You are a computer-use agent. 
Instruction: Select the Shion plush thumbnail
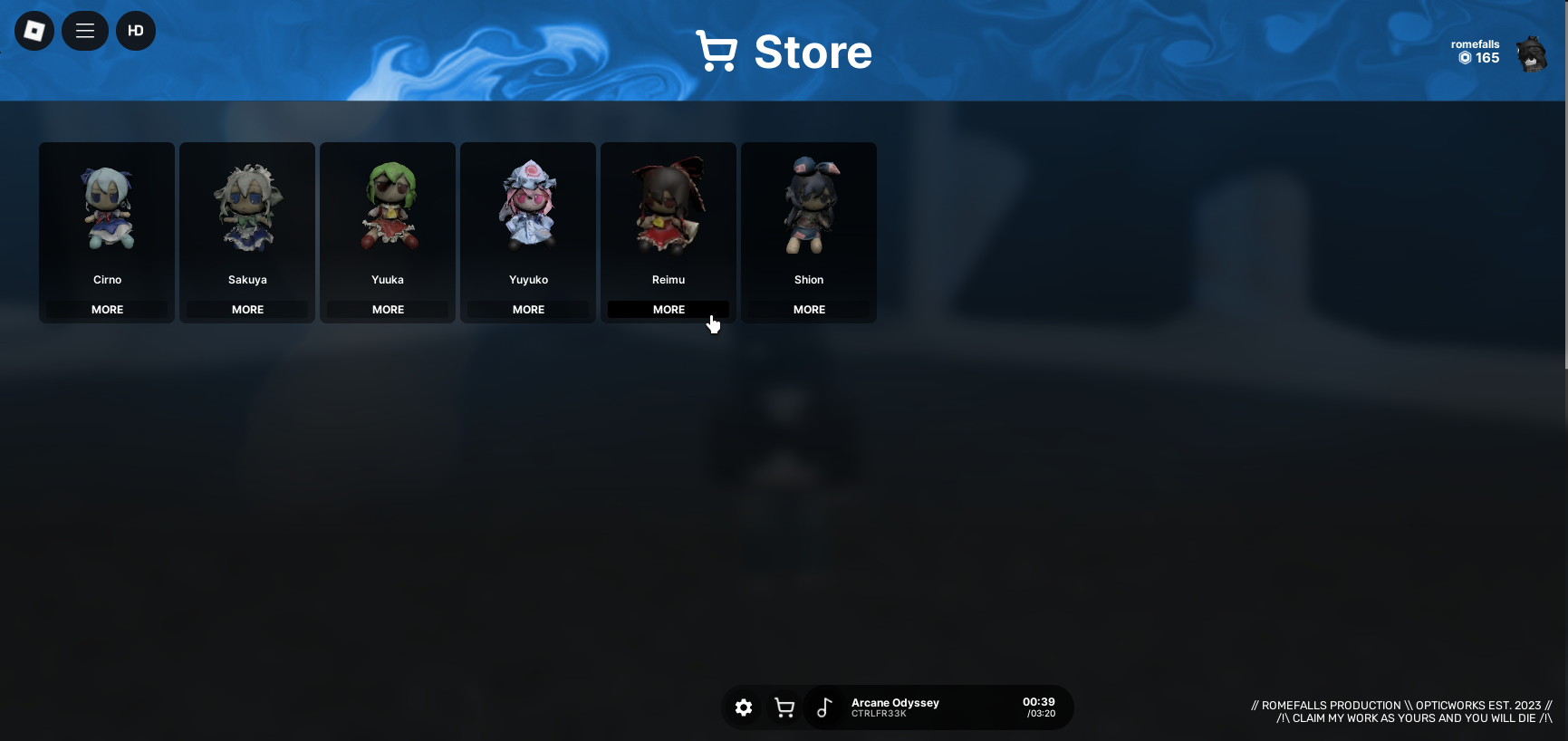808,207
